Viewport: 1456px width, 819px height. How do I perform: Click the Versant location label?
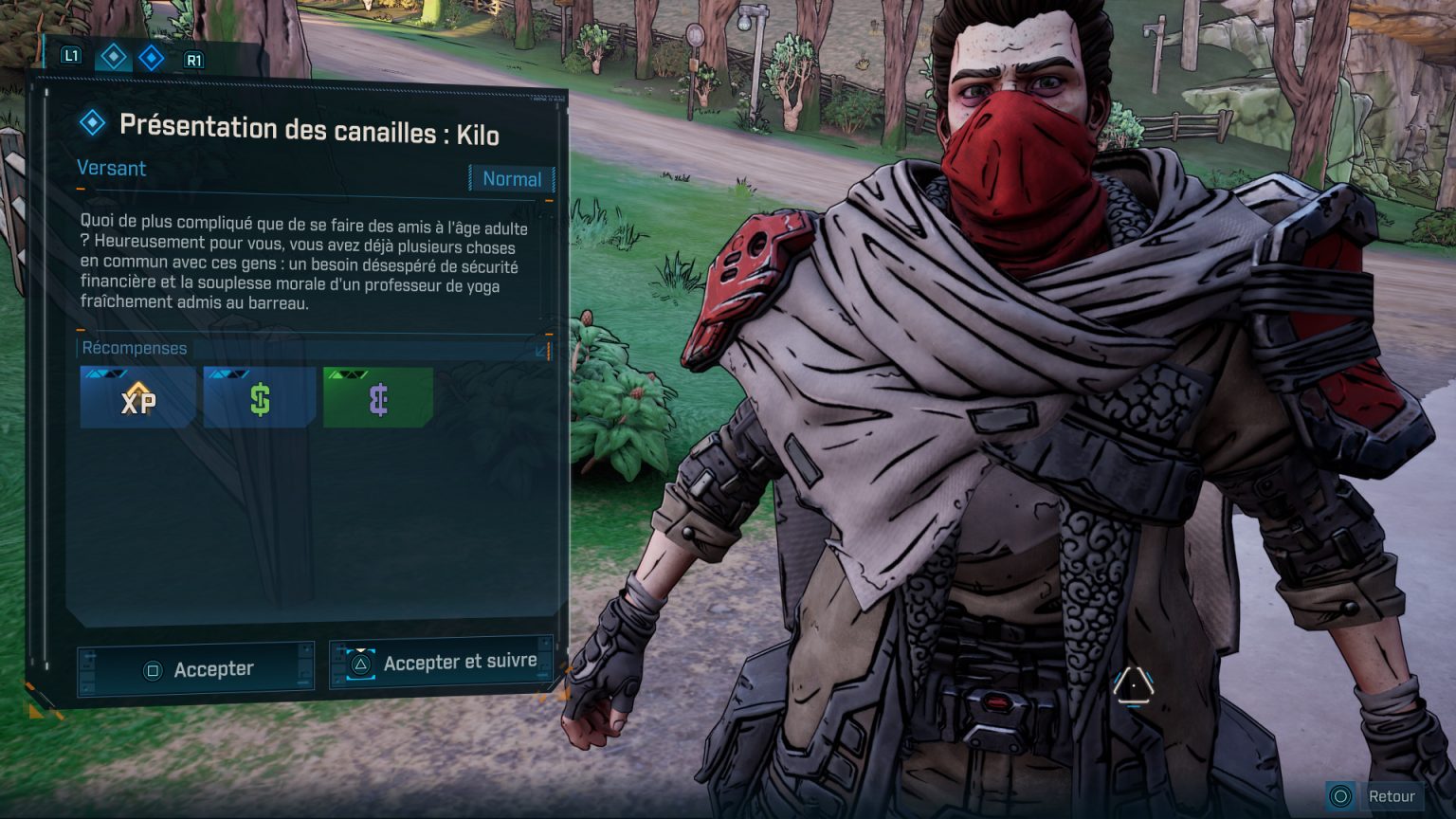click(x=111, y=168)
